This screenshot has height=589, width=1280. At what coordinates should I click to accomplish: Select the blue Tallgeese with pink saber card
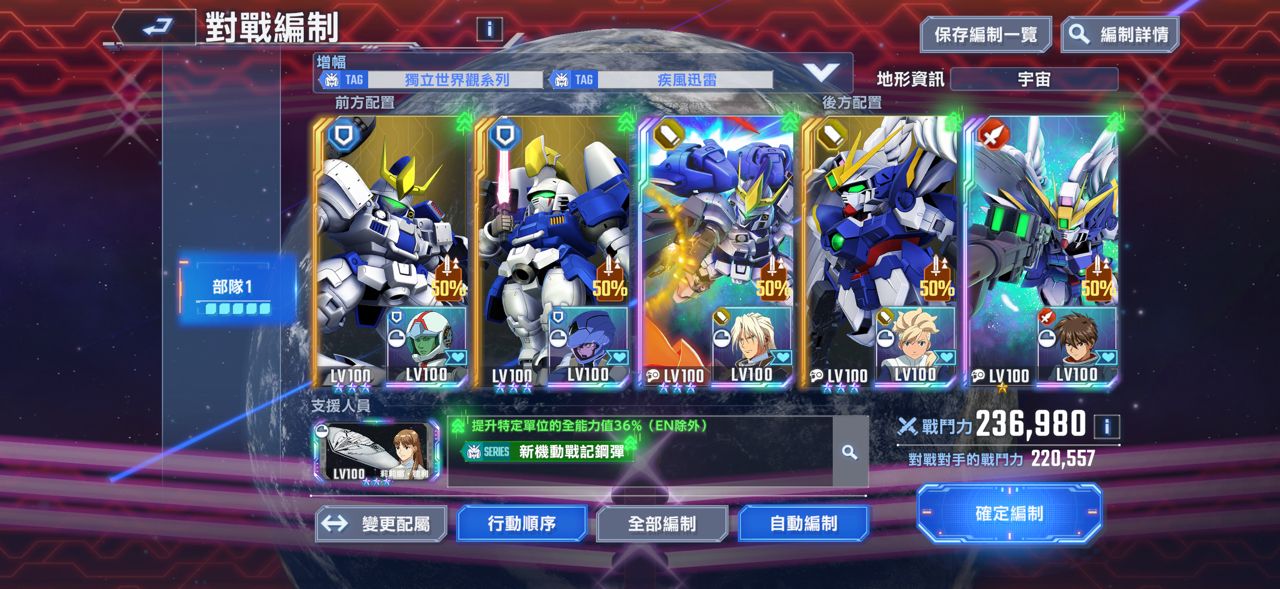click(x=553, y=250)
